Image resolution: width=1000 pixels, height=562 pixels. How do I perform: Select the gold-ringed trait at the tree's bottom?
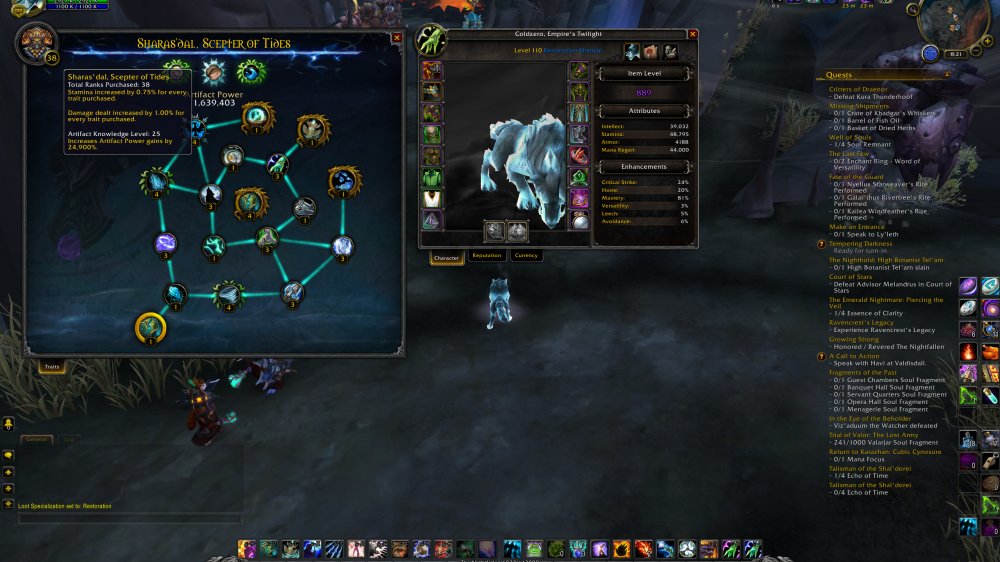(150, 327)
